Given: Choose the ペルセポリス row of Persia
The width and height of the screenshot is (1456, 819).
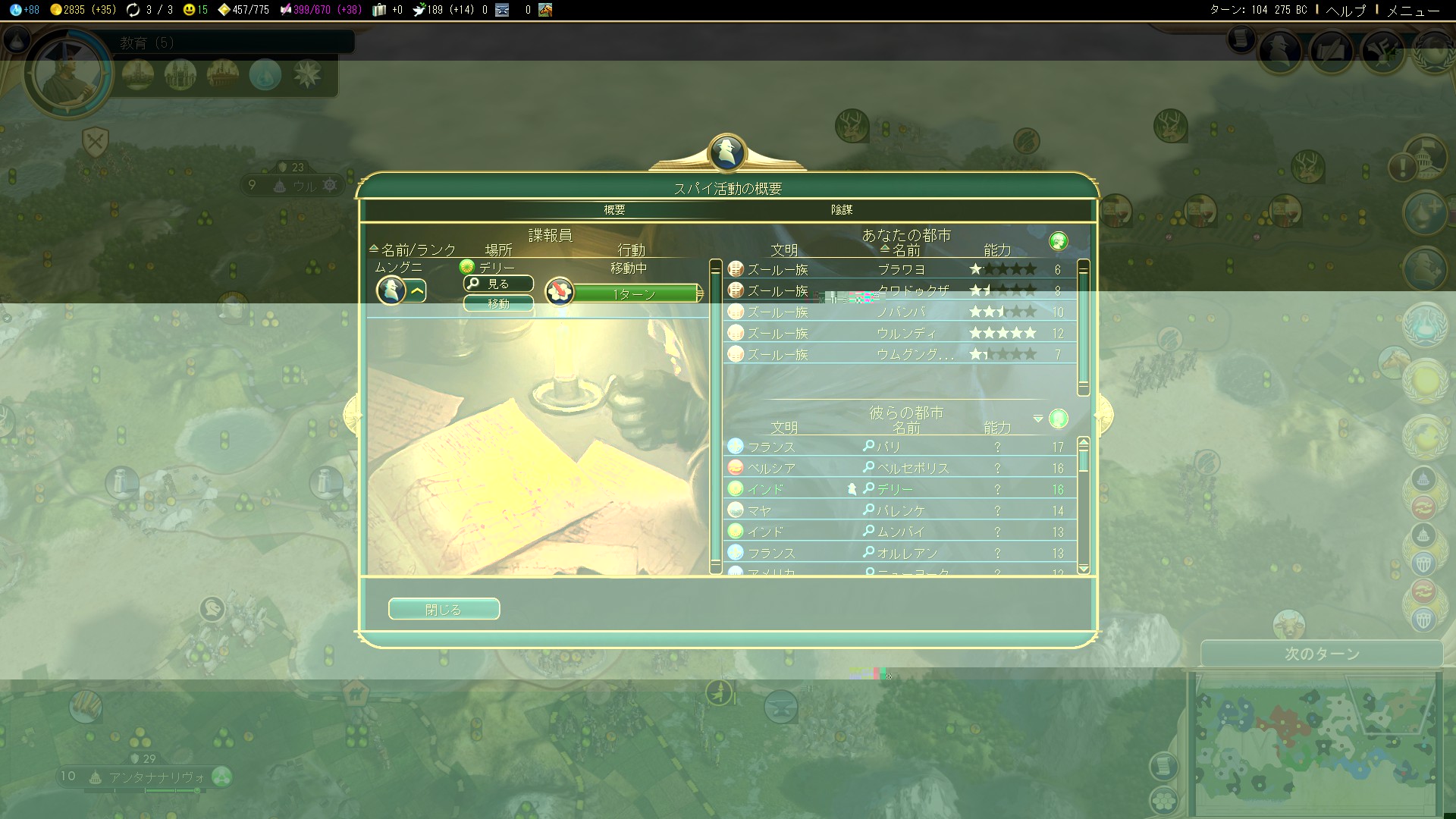Looking at the screenshot, I should pyautogui.click(x=900, y=468).
